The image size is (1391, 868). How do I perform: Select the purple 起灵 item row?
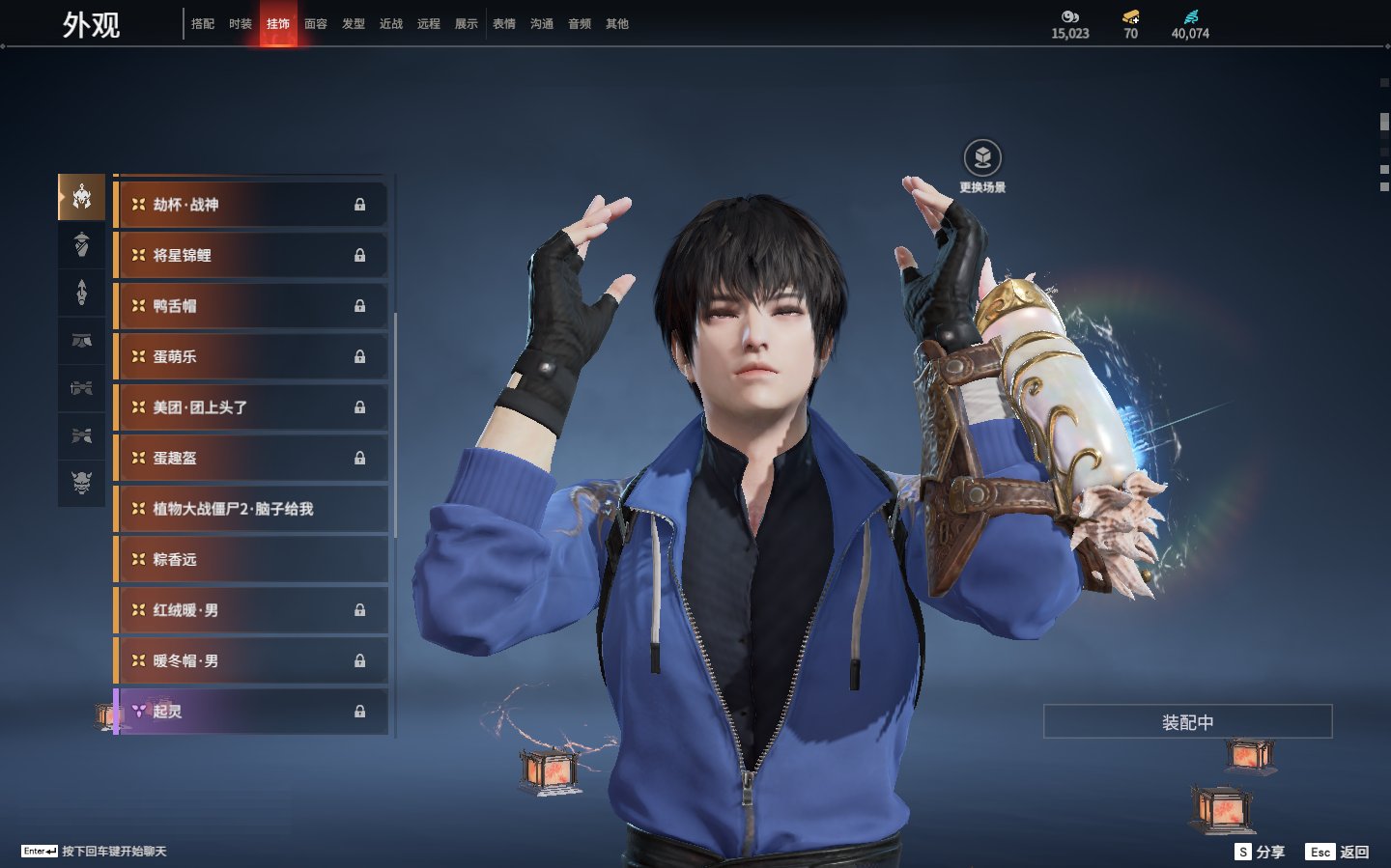[x=251, y=712]
